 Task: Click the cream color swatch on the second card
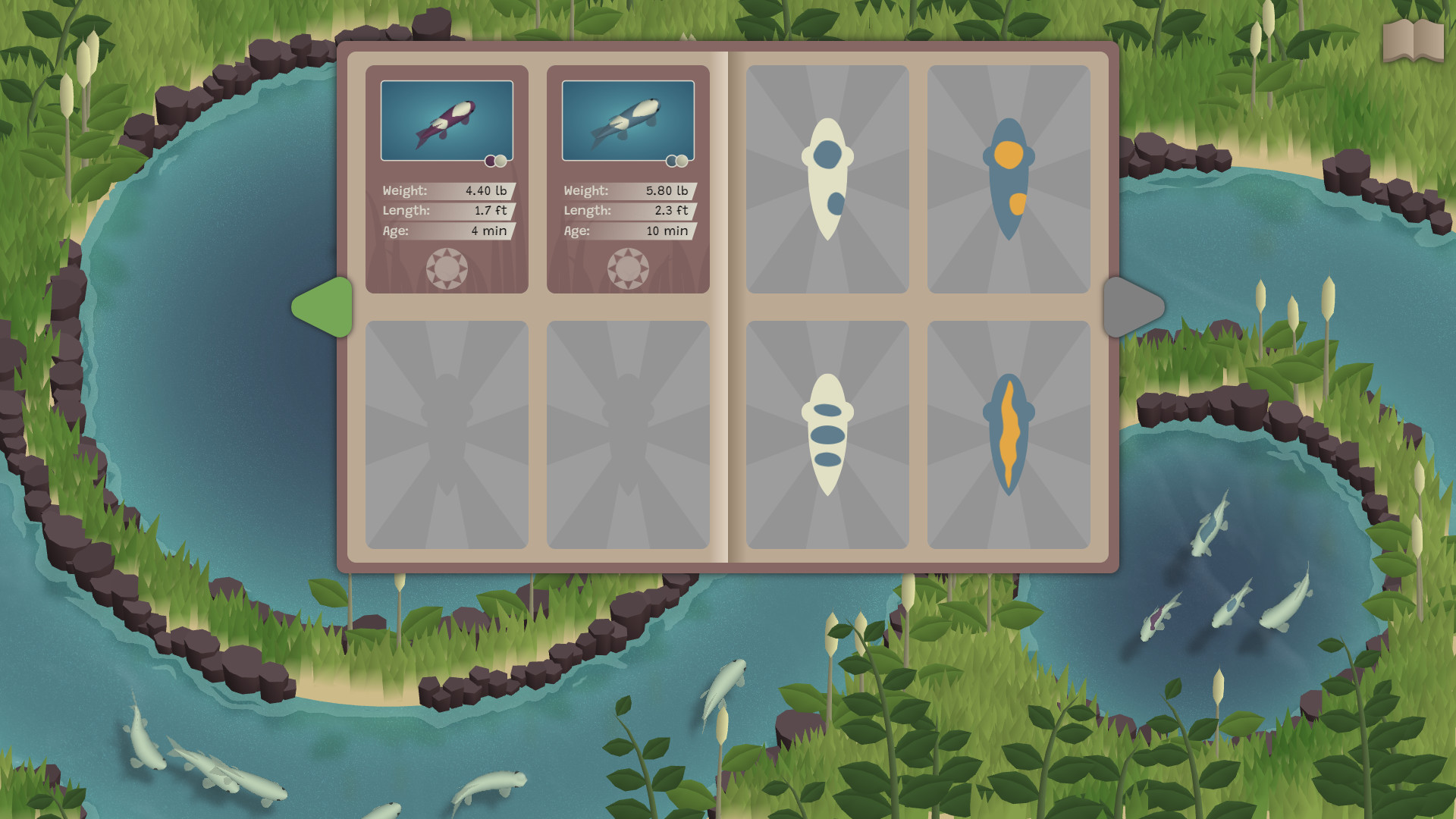(682, 161)
